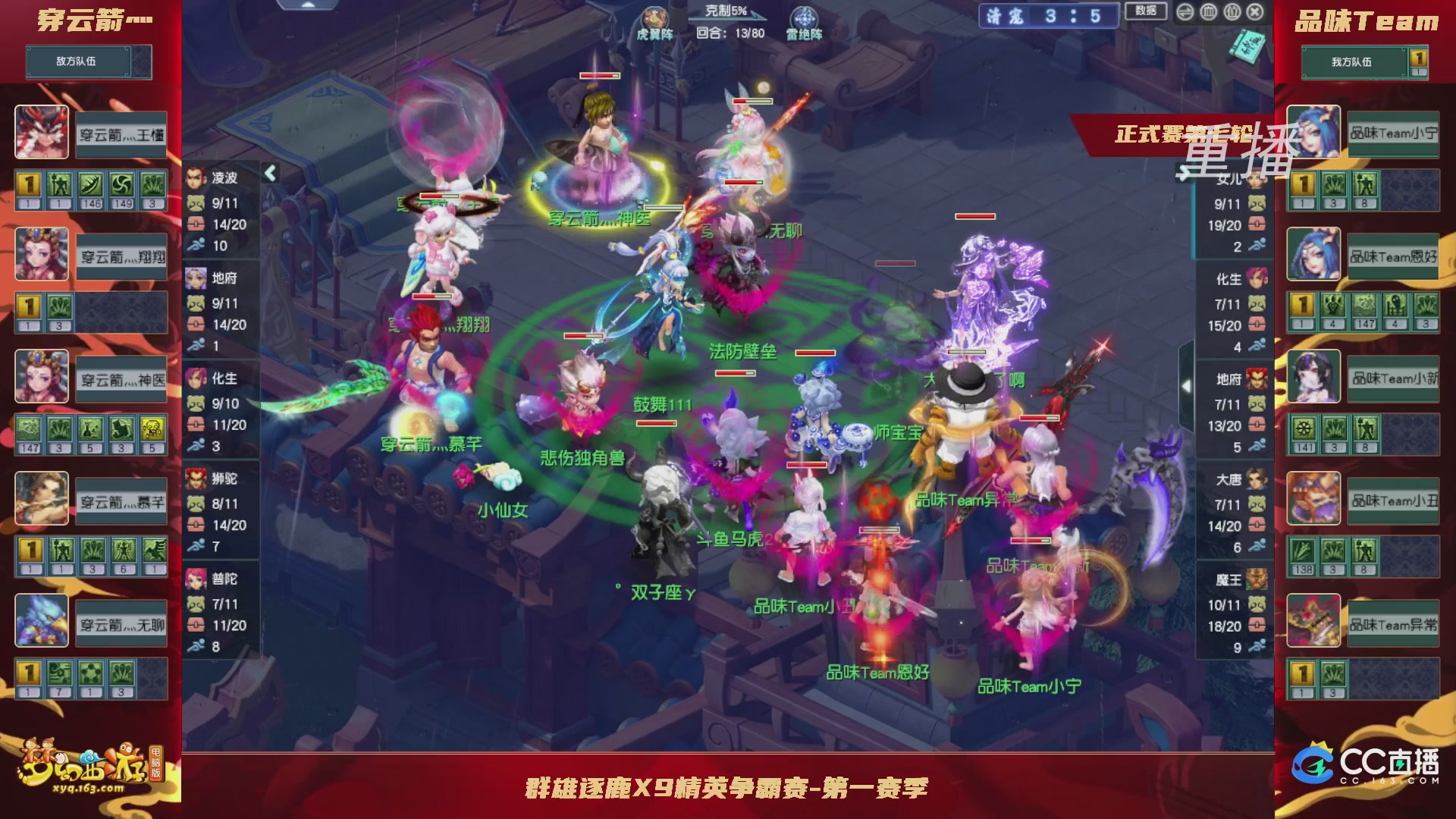Click the 数据 button
Viewport: 1456px width, 819px height.
tap(1147, 12)
